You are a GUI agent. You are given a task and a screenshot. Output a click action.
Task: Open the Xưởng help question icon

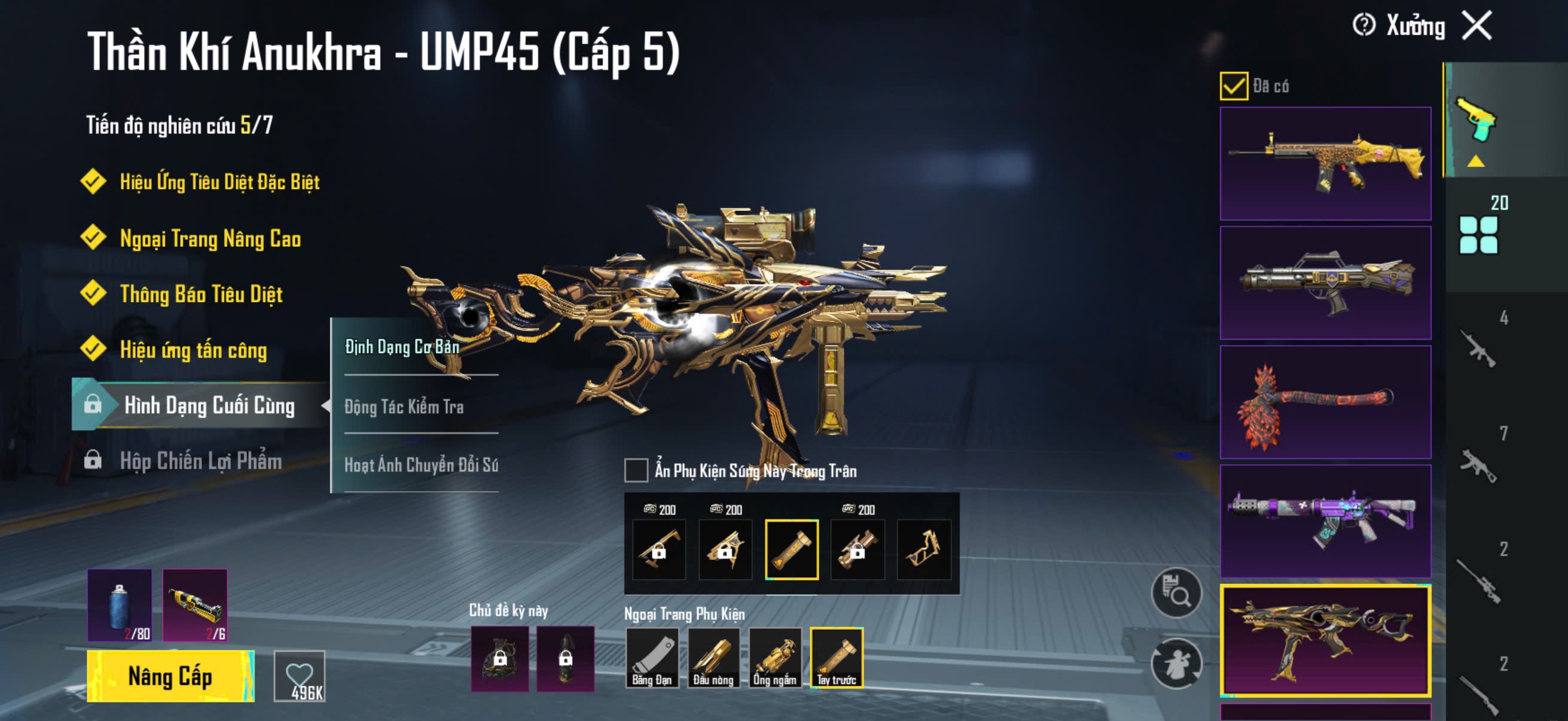[1363, 26]
